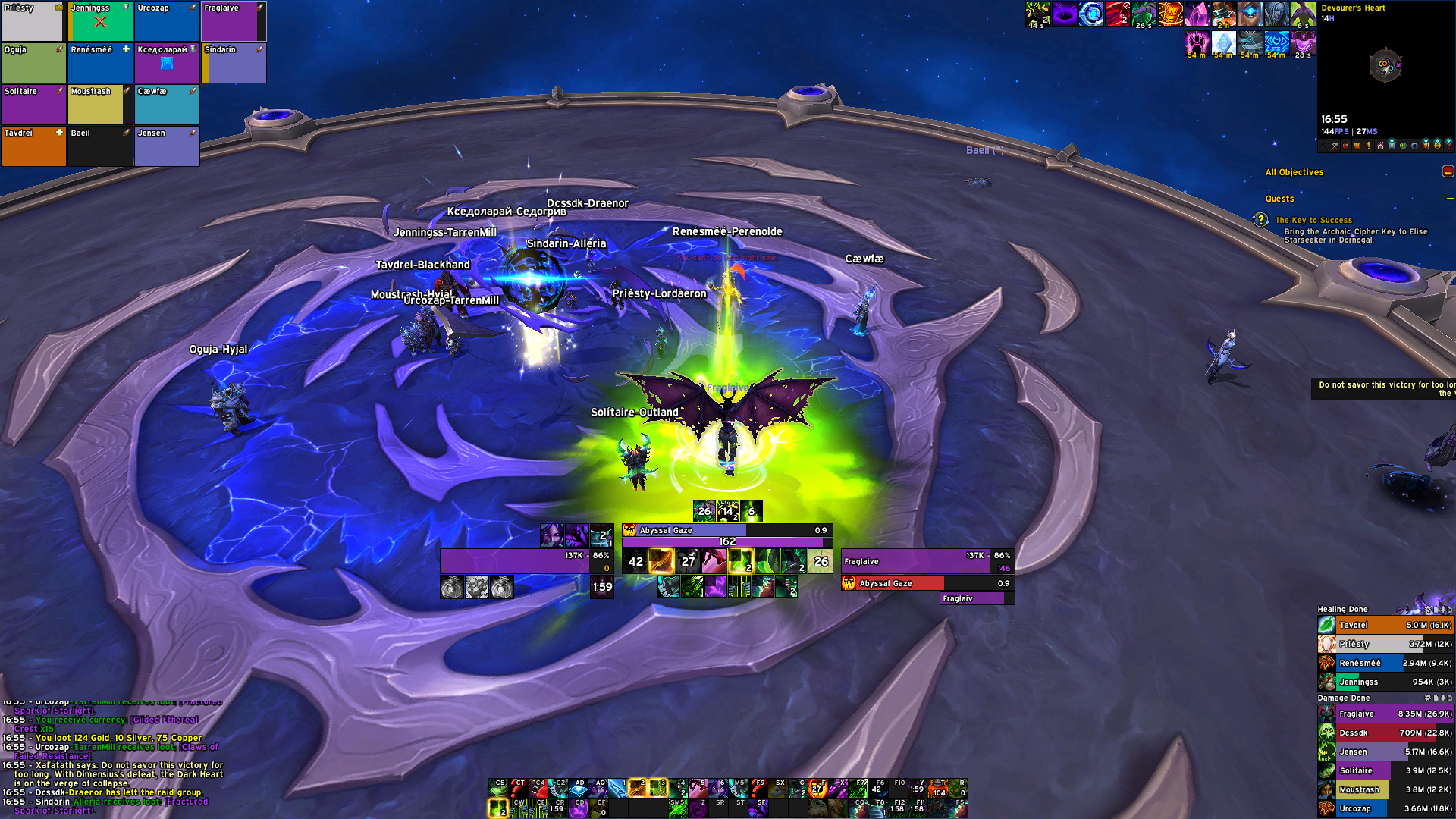Select Jensen's purple raid frame
The height and width of the screenshot is (819, 1456).
point(167,146)
